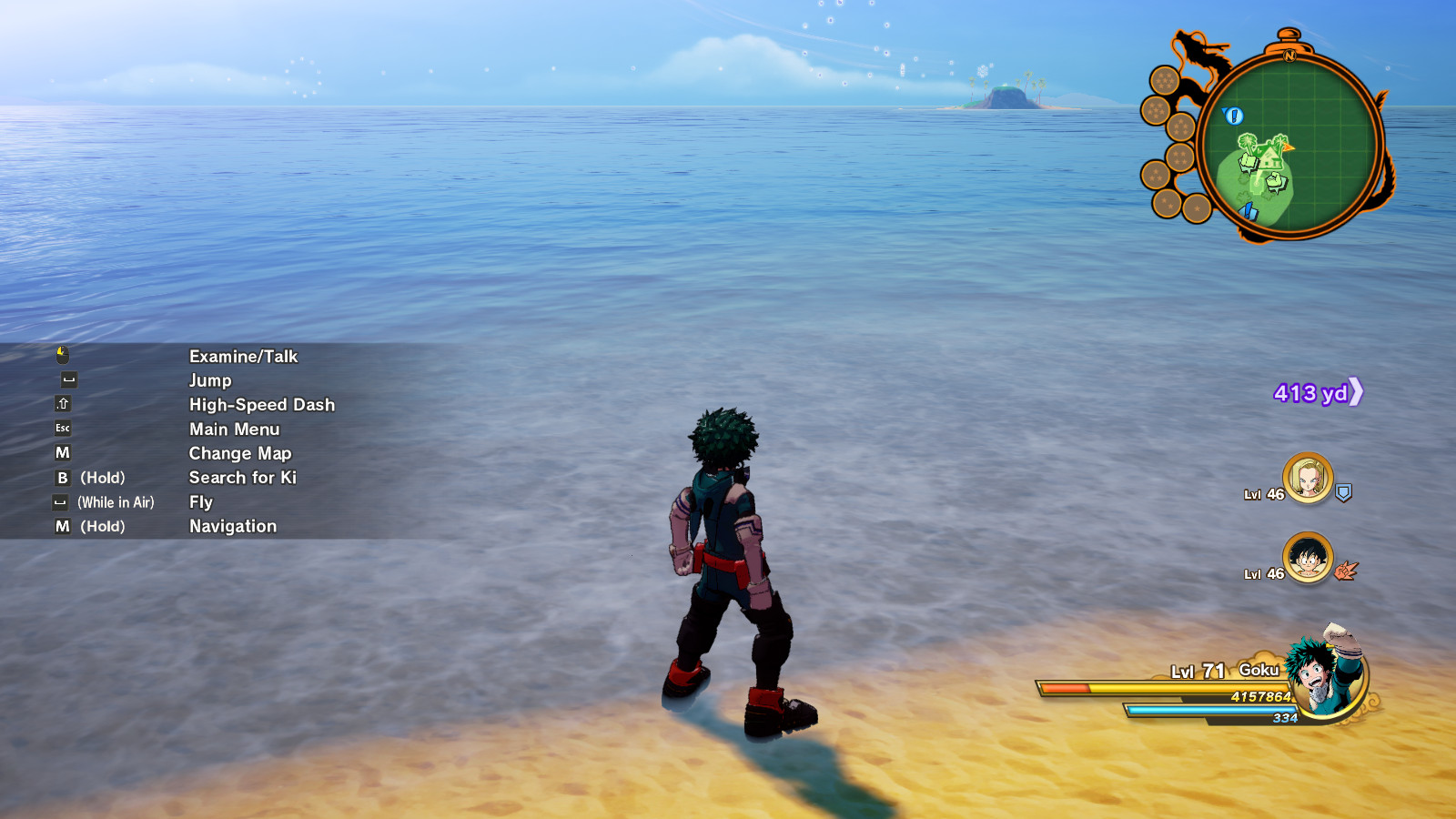Screen dimensions: 1456x819
Task: Toggle the Navigation hold option
Action: [x=232, y=526]
